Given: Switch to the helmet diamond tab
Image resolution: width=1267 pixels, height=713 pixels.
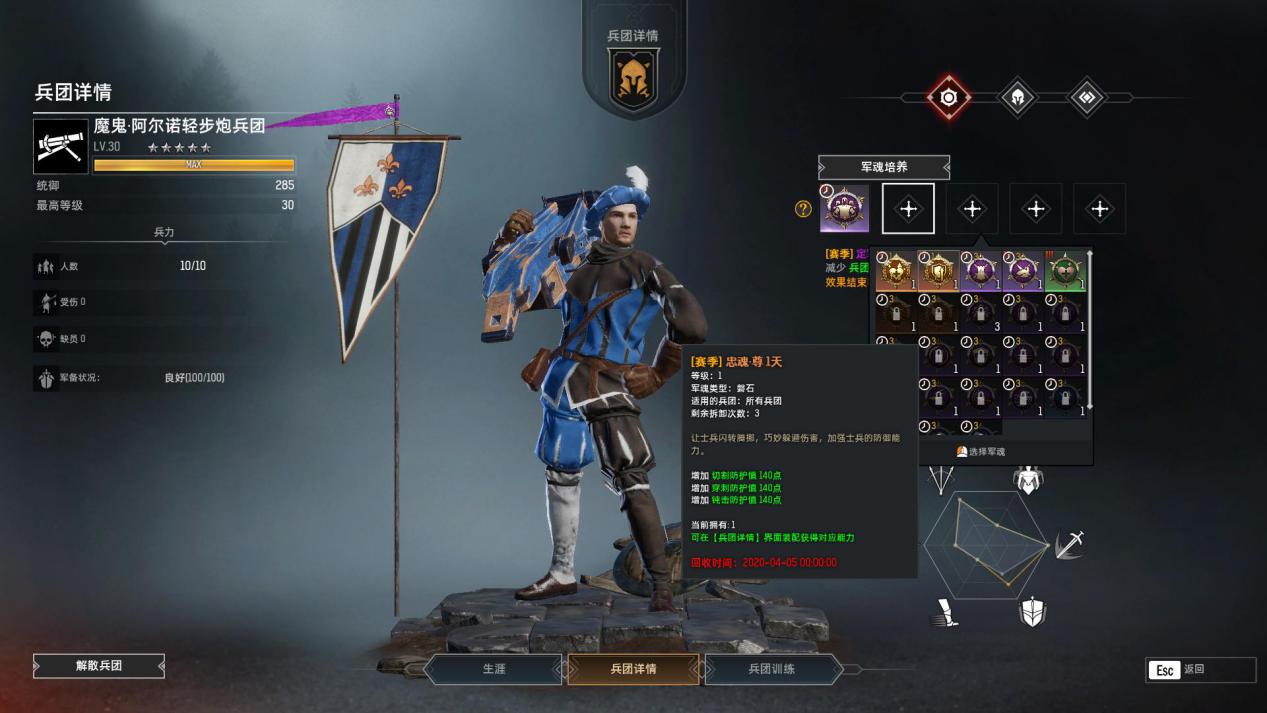Looking at the screenshot, I should click(1017, 97).
